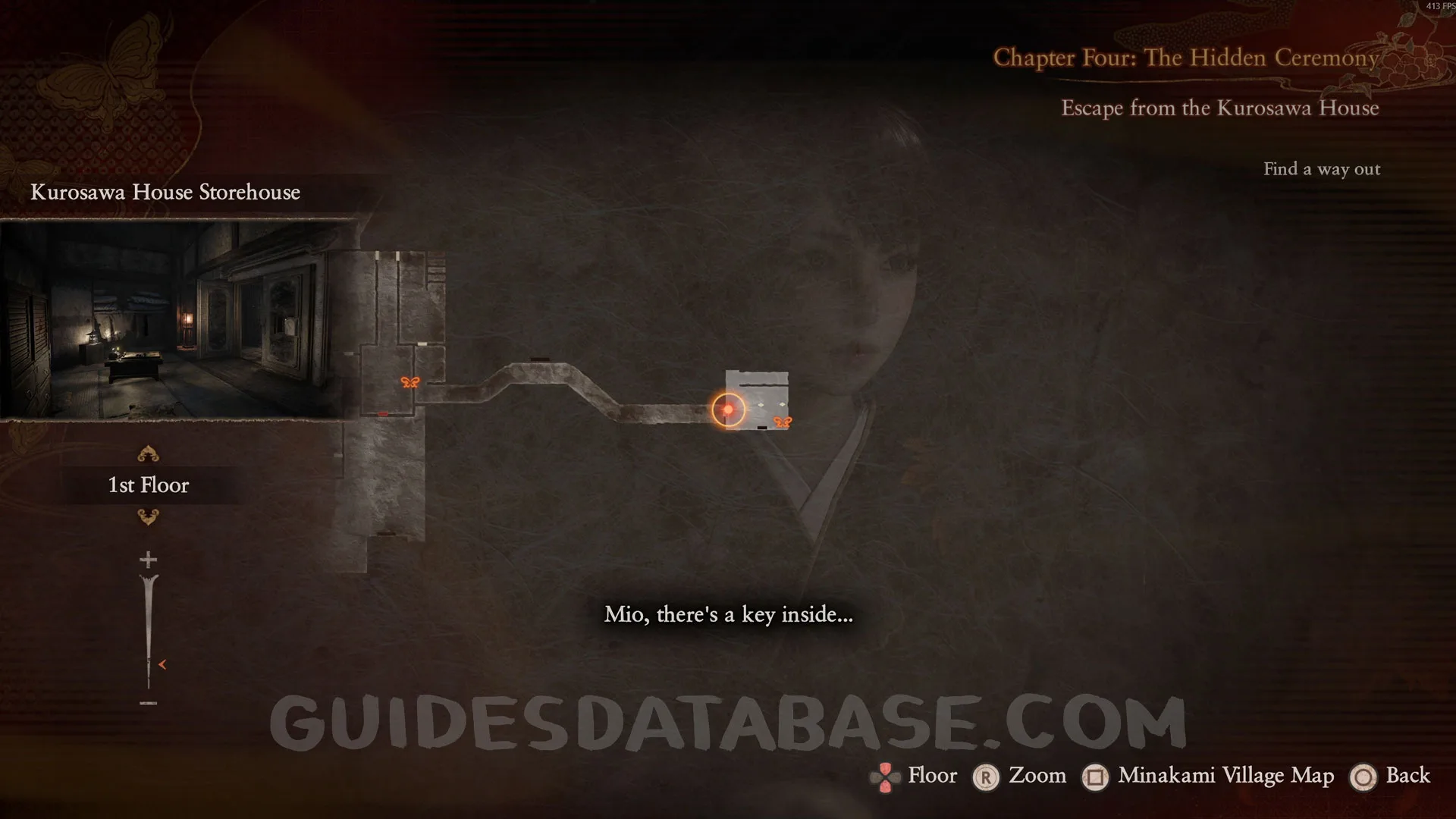Click the vertical map zoom slider

(x=149, y=631)
